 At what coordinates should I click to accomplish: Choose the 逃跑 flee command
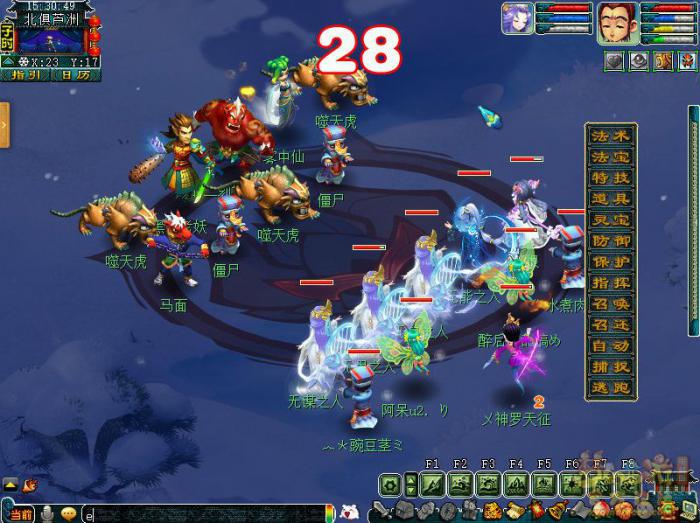[611, 388]
